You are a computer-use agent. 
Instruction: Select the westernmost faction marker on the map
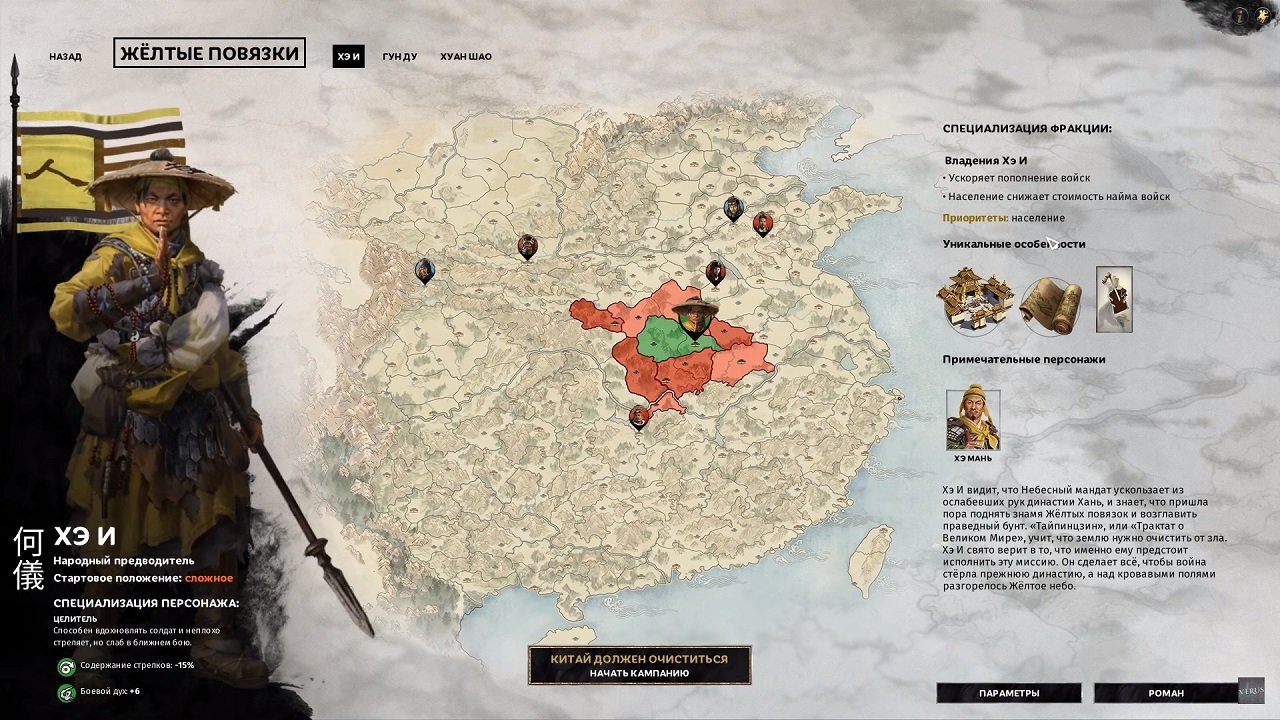[x=424, y=269]
